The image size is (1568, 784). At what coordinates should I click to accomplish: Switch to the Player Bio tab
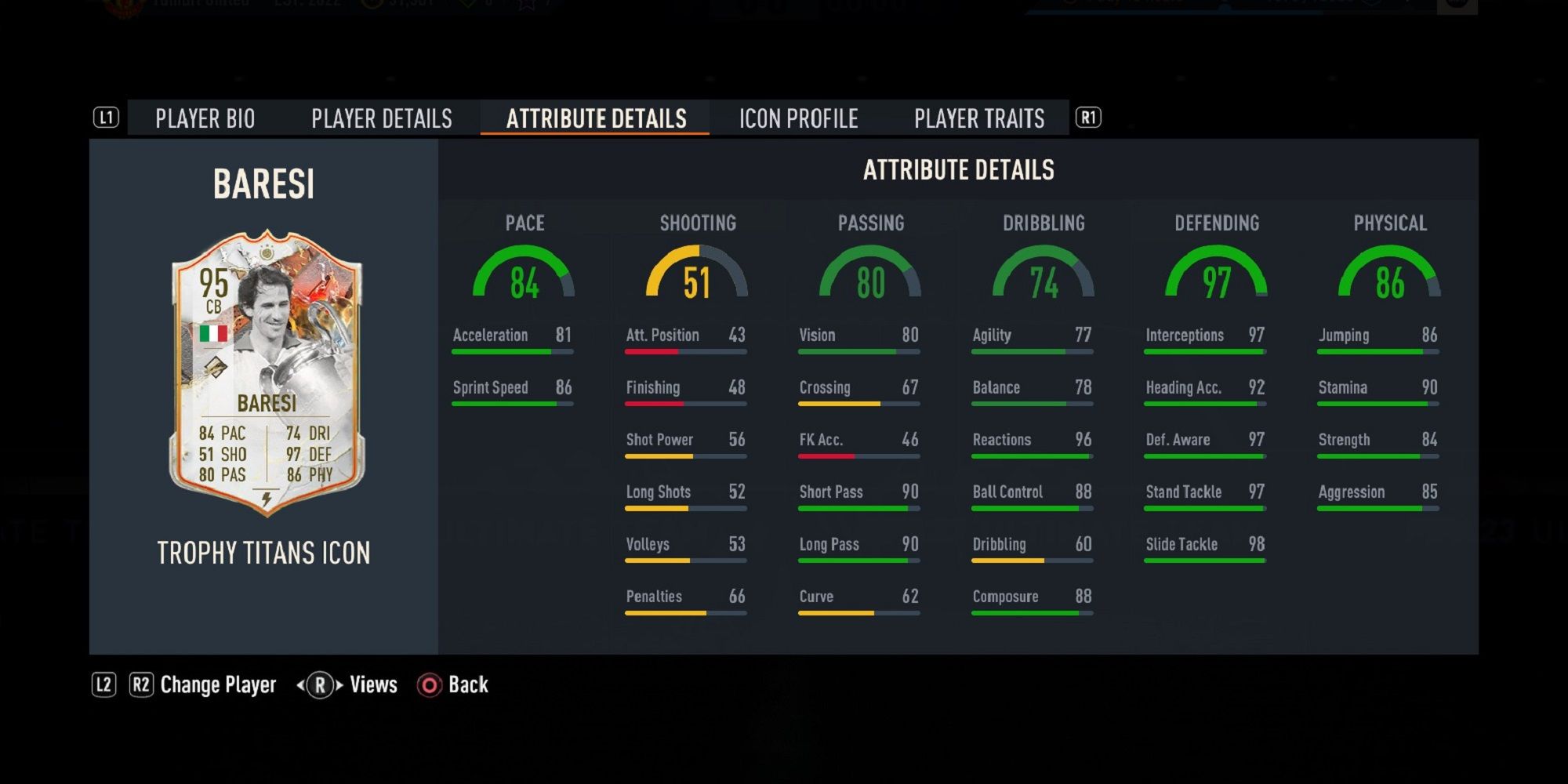pyautogui.click(x=204, y=118)
